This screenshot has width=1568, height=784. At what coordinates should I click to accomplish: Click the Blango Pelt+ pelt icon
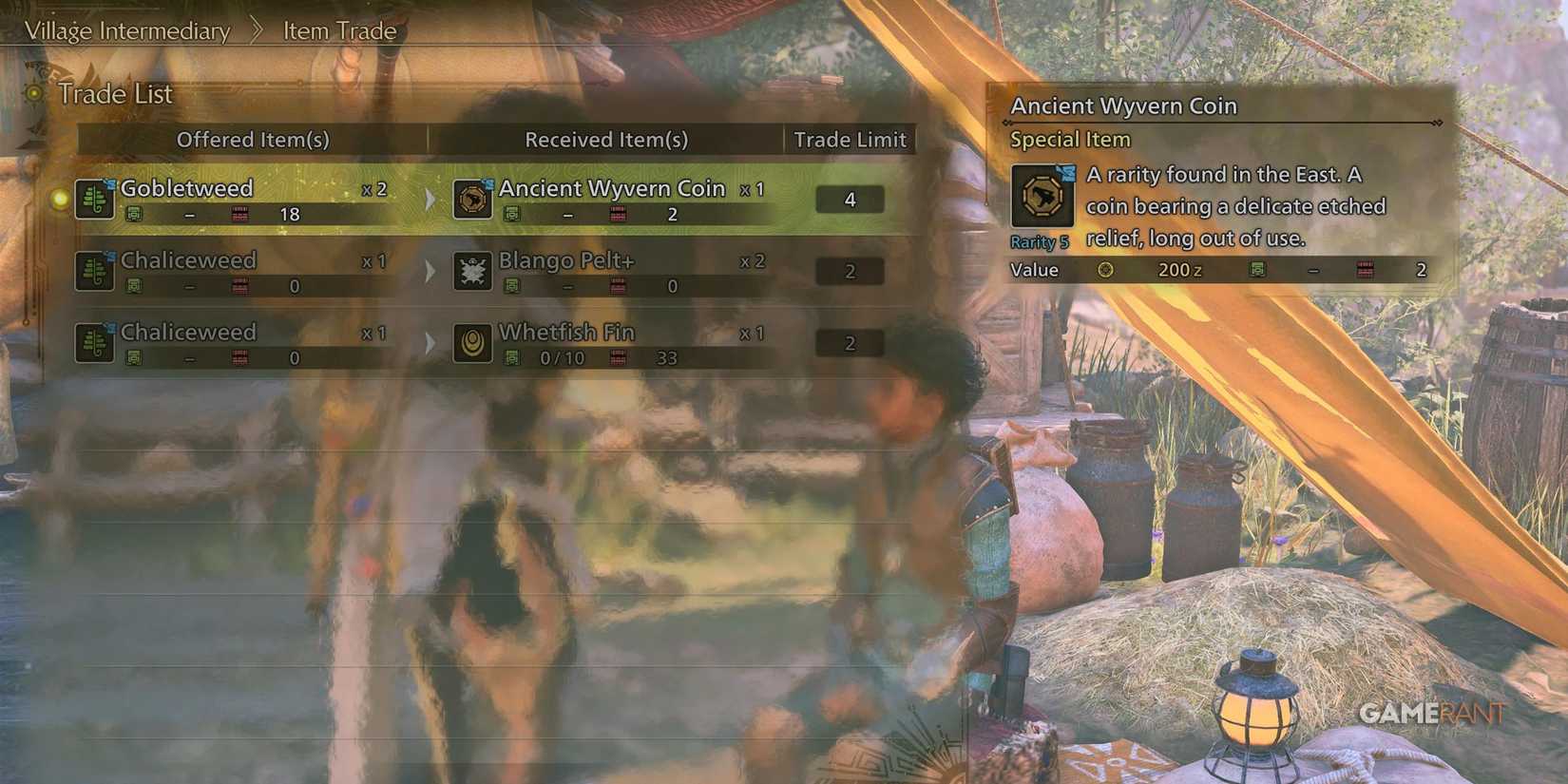[x=472, y=271]
